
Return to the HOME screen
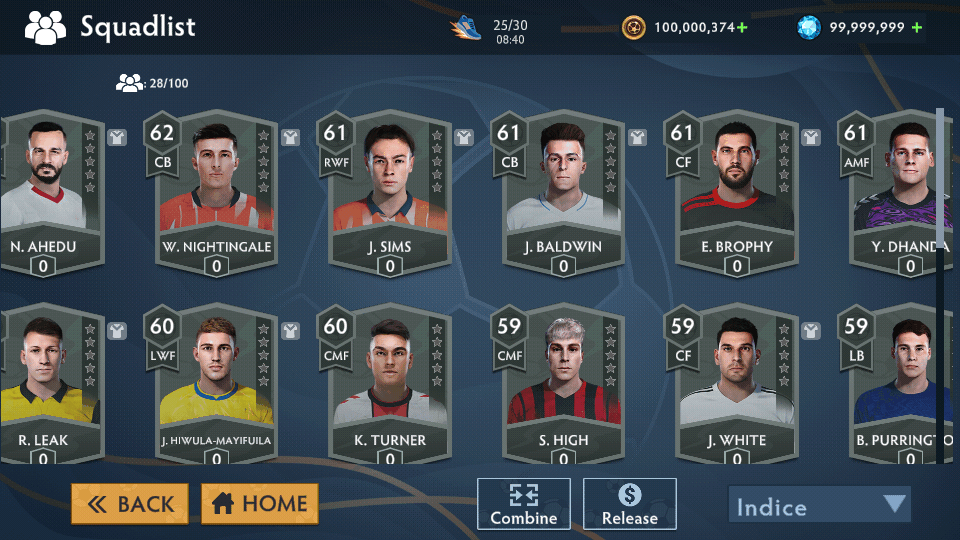pyautogui.click(x=260, y=504)
